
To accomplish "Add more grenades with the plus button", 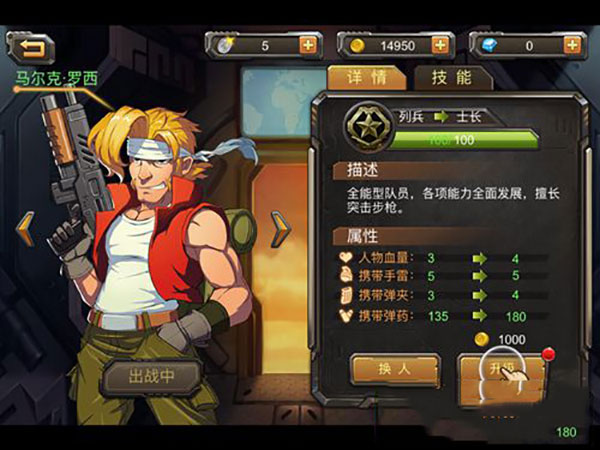I will click(x=307, y=45).
